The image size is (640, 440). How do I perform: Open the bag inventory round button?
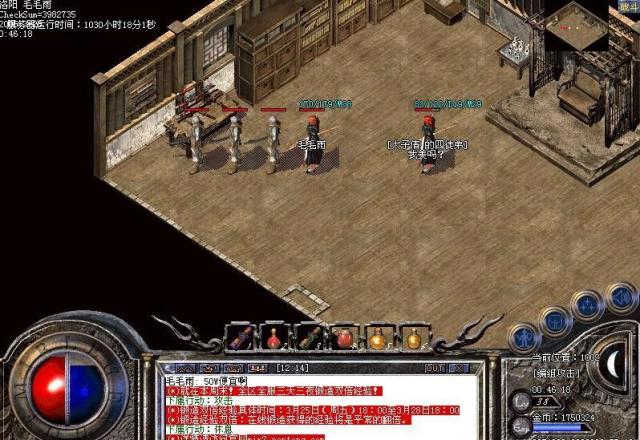555,321
